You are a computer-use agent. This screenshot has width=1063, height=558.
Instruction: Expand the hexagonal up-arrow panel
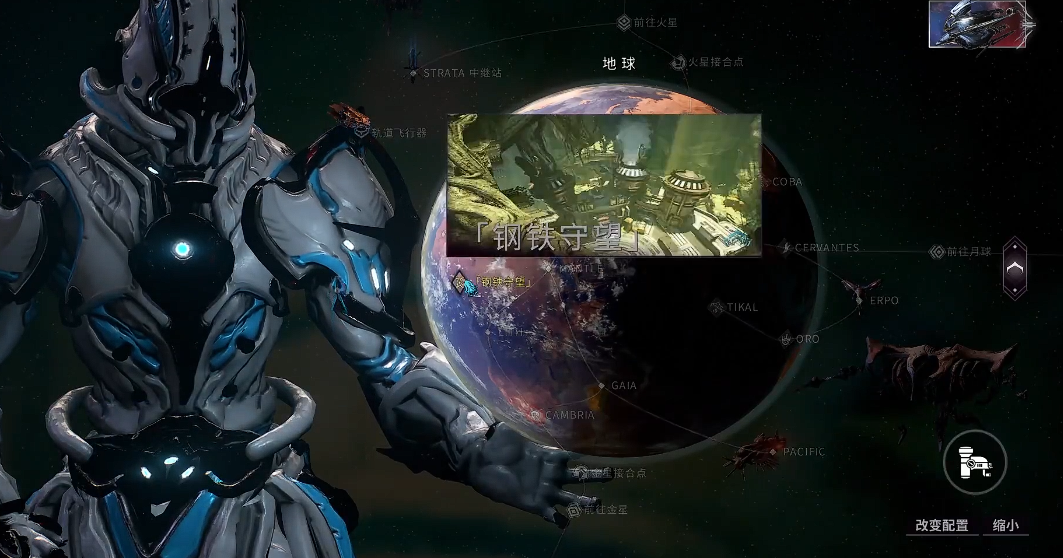1014,267
